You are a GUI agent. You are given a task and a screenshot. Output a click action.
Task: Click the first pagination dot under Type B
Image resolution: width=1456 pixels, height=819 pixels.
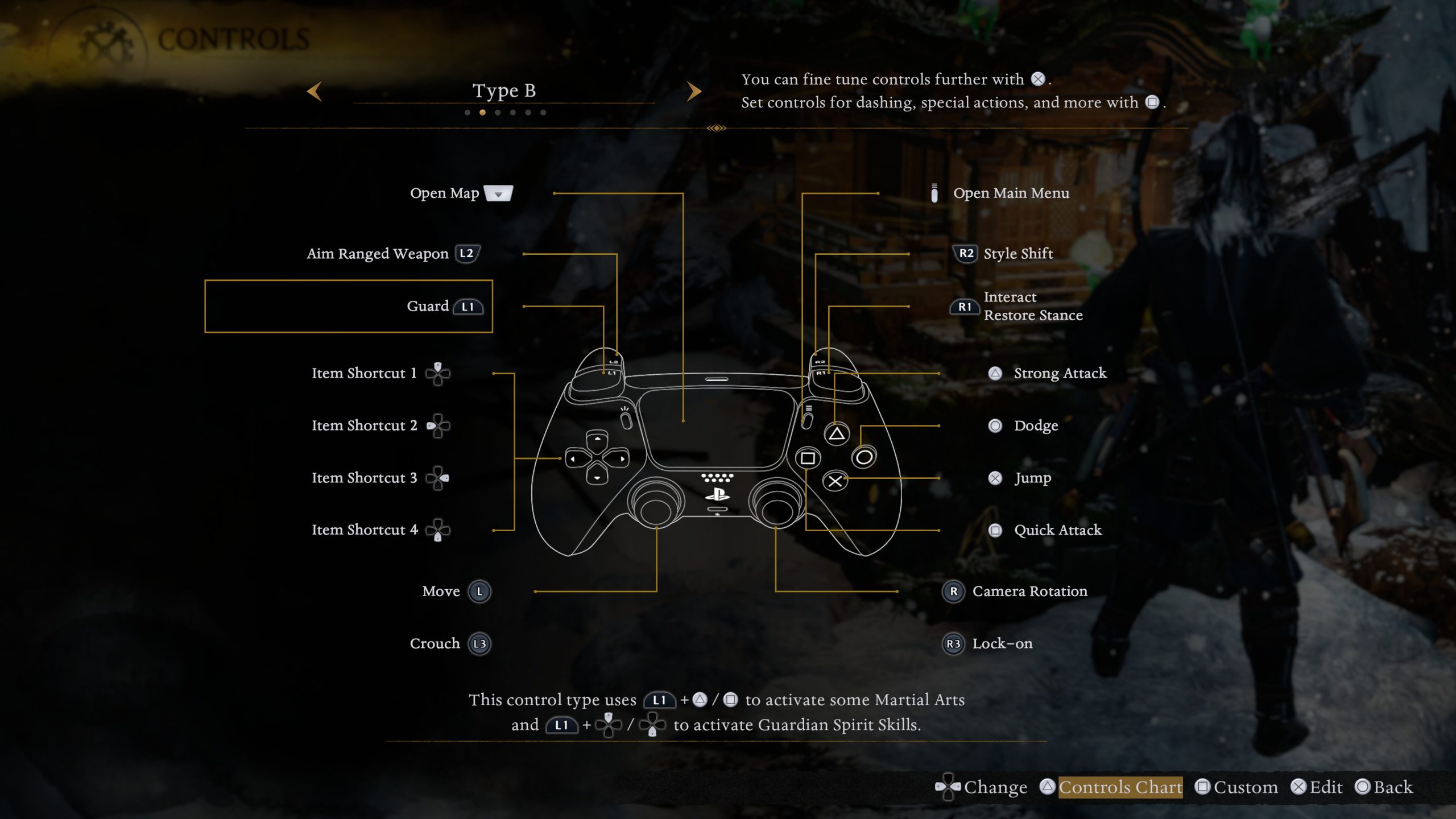(x=468, y=112)
